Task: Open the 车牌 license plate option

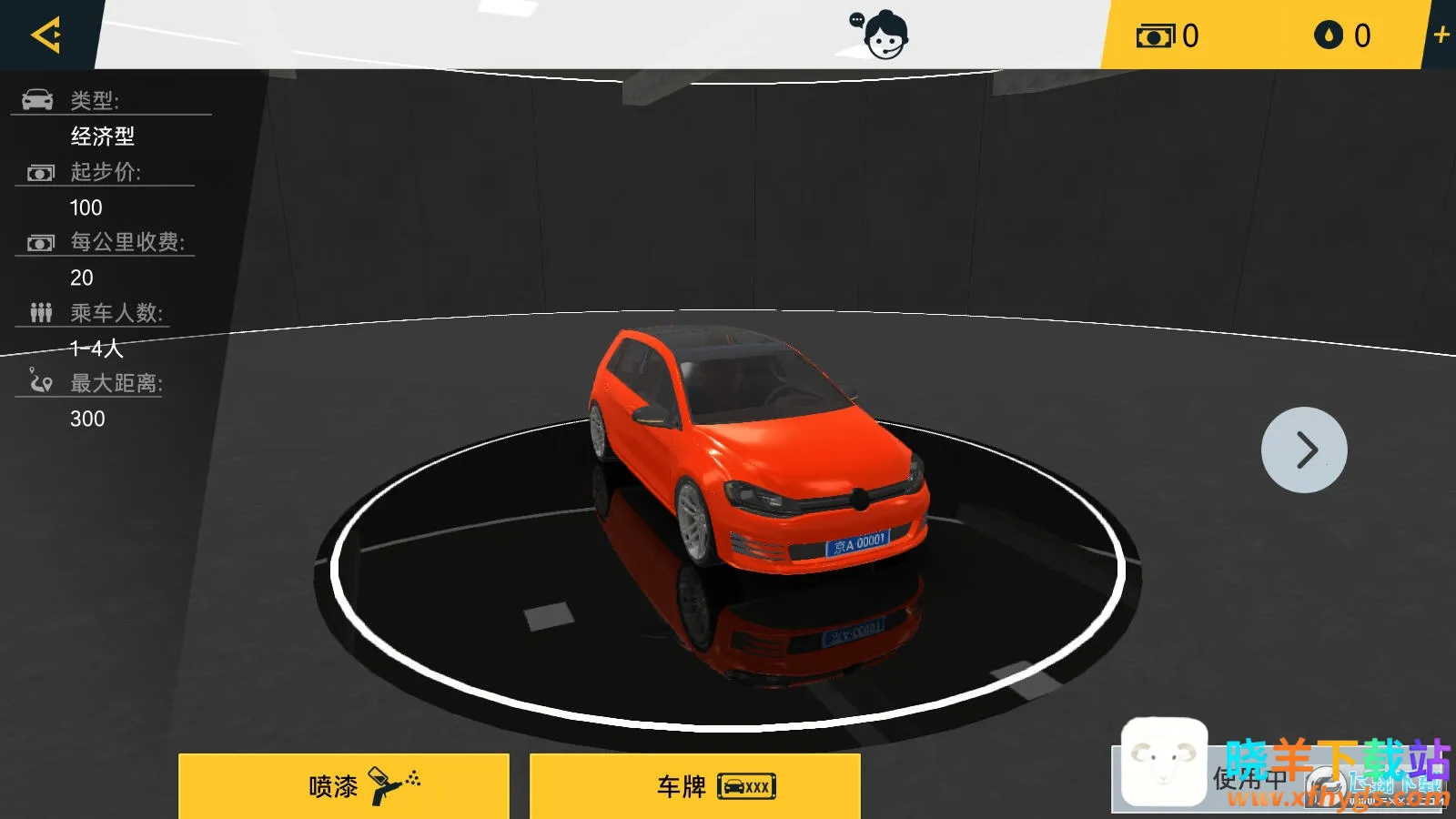Action: coord(694,785)
